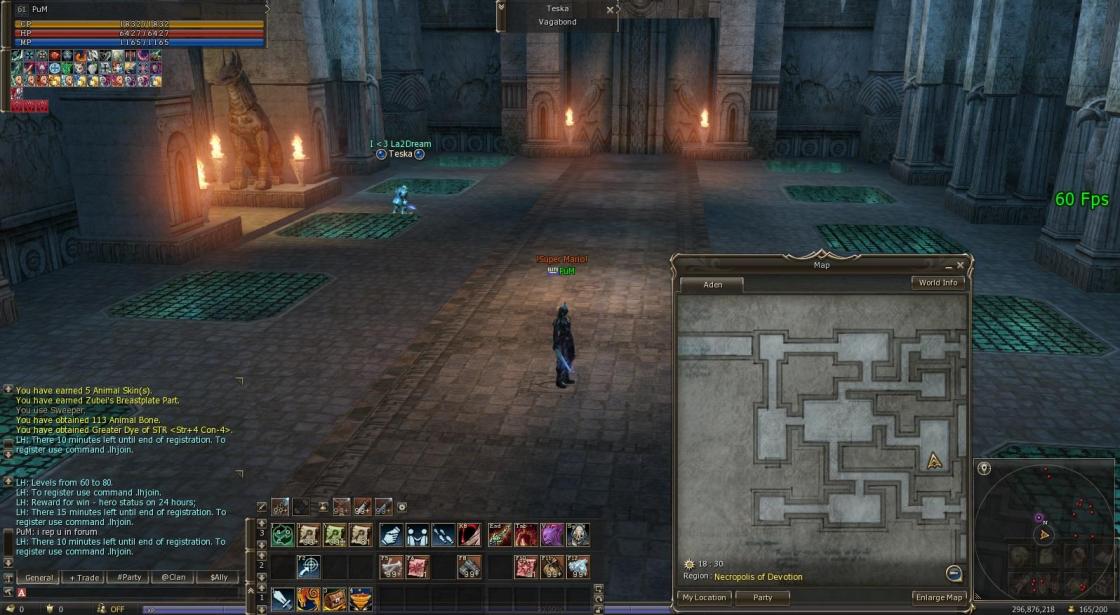The width and height of the screenshot is (1120, 615).
Task: Open the Trade chat tab
Action: [83, 578]
